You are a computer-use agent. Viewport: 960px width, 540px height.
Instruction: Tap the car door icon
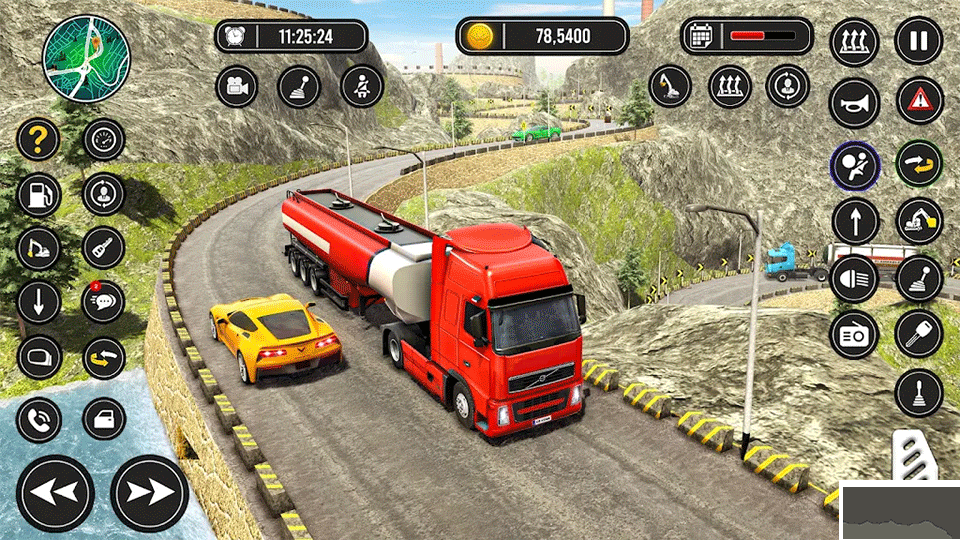[x=103, y=419]
